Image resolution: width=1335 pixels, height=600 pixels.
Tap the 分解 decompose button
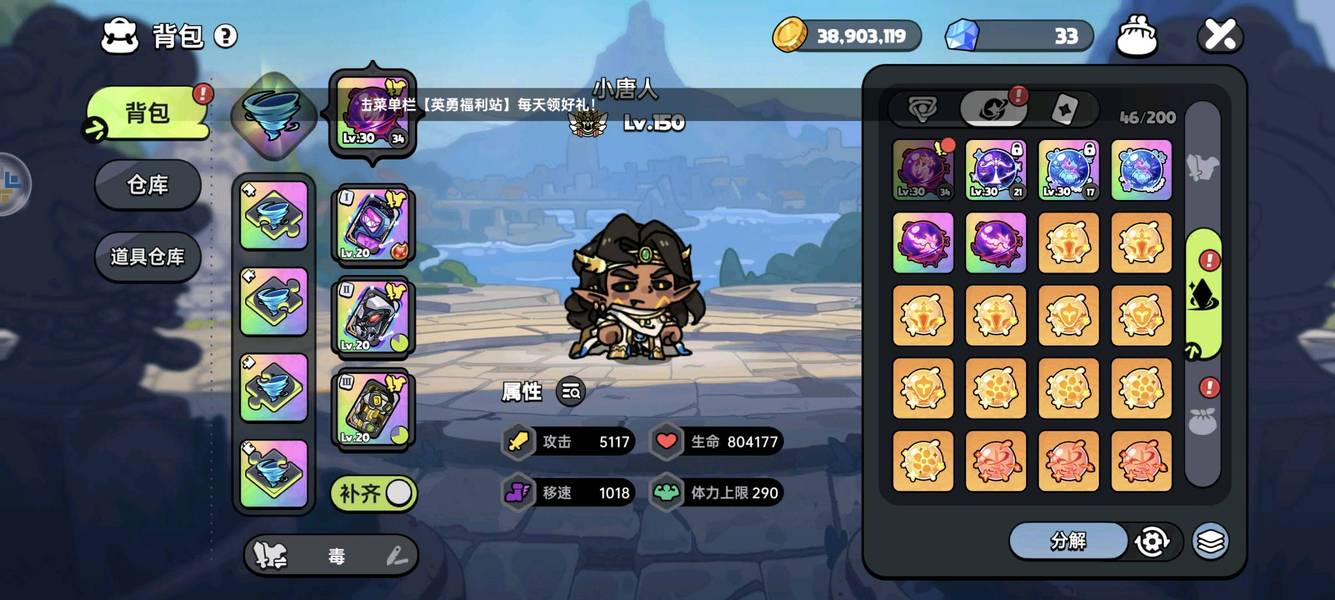[x=1068, y=541]
